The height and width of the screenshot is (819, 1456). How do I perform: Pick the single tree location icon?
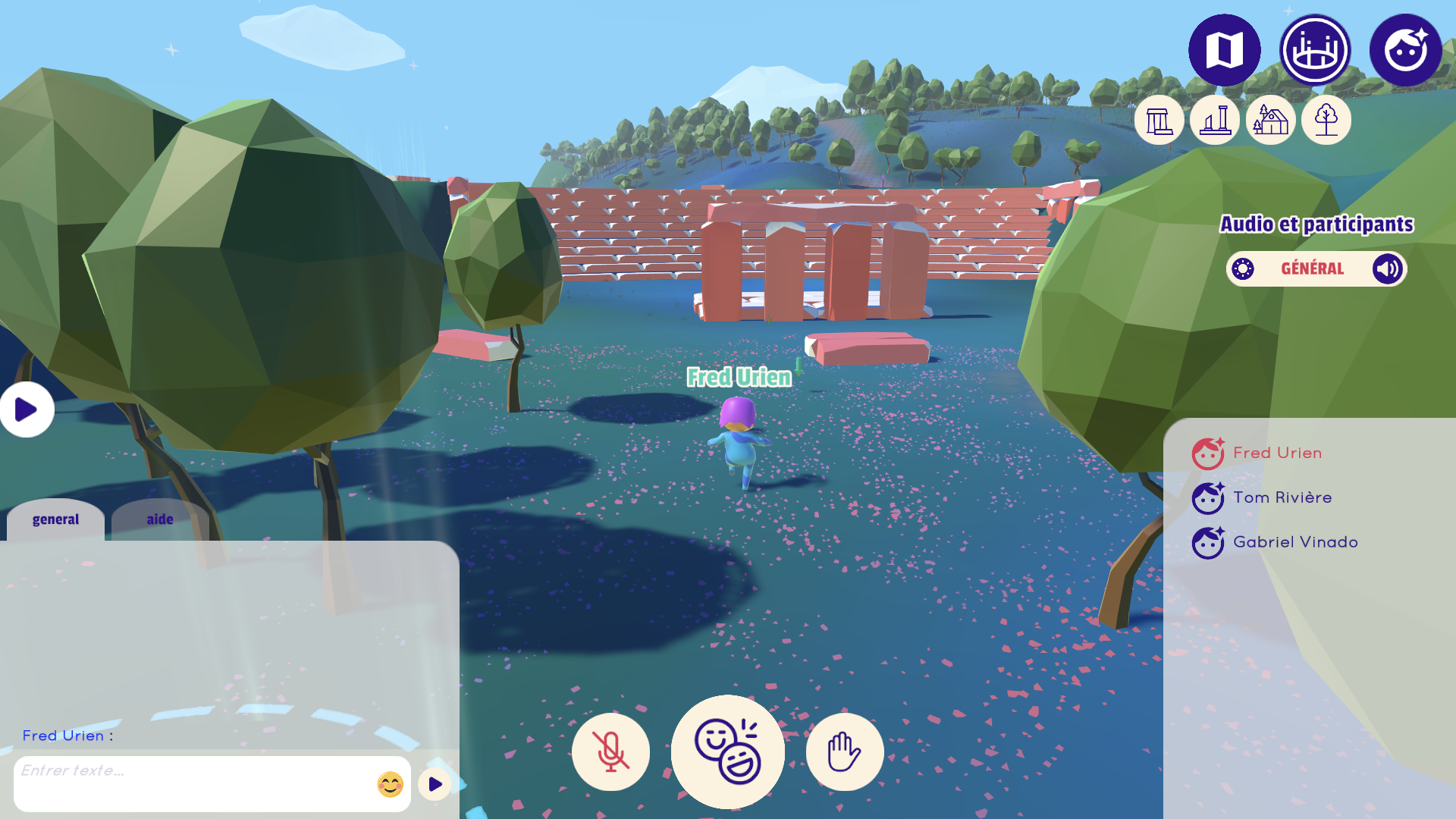click(1326, 120)
